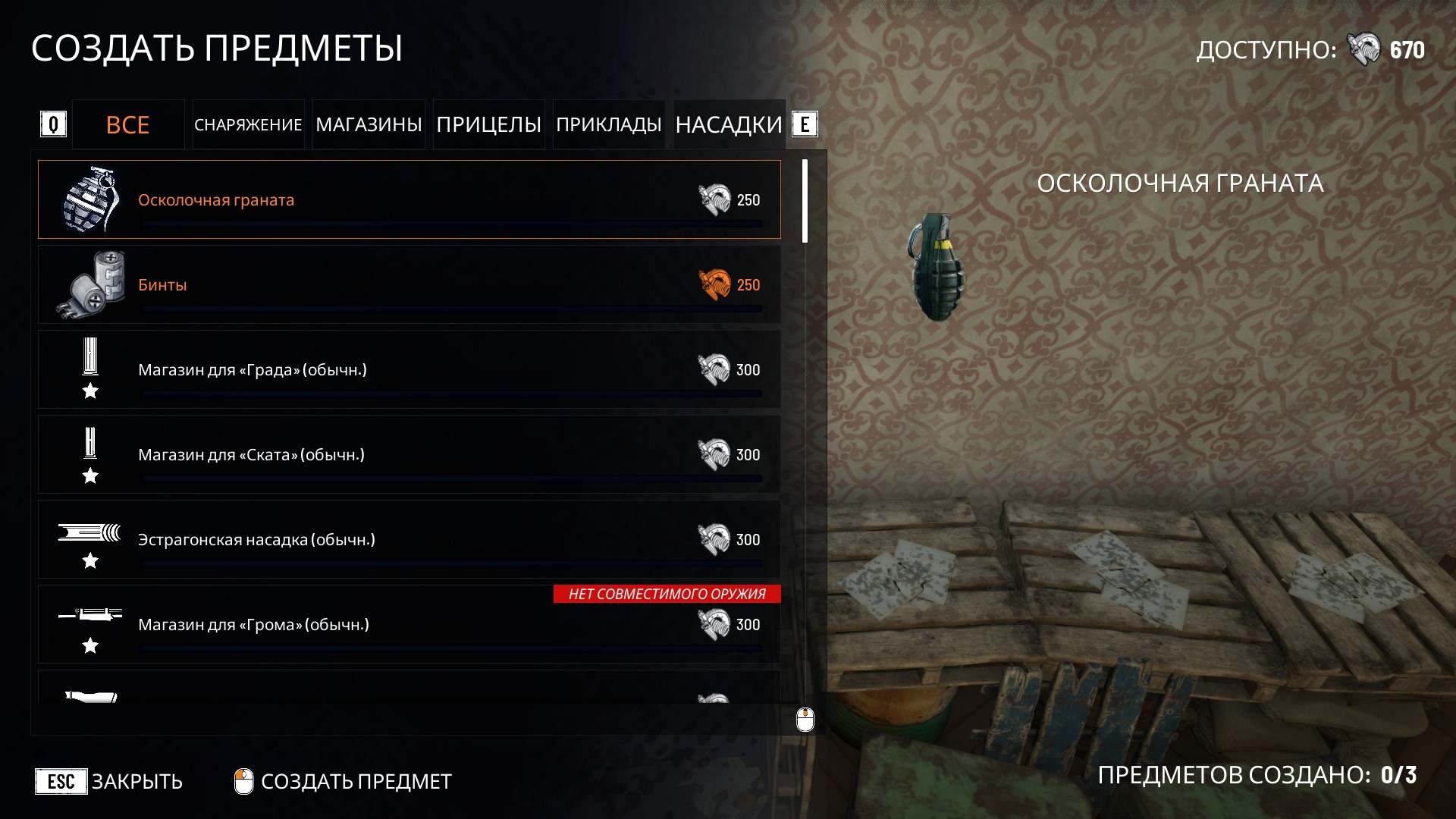Screen dimensions: 1456x819
Task: Switch to the ПРИКЛАДЫ tab
Action: (608, 124)
